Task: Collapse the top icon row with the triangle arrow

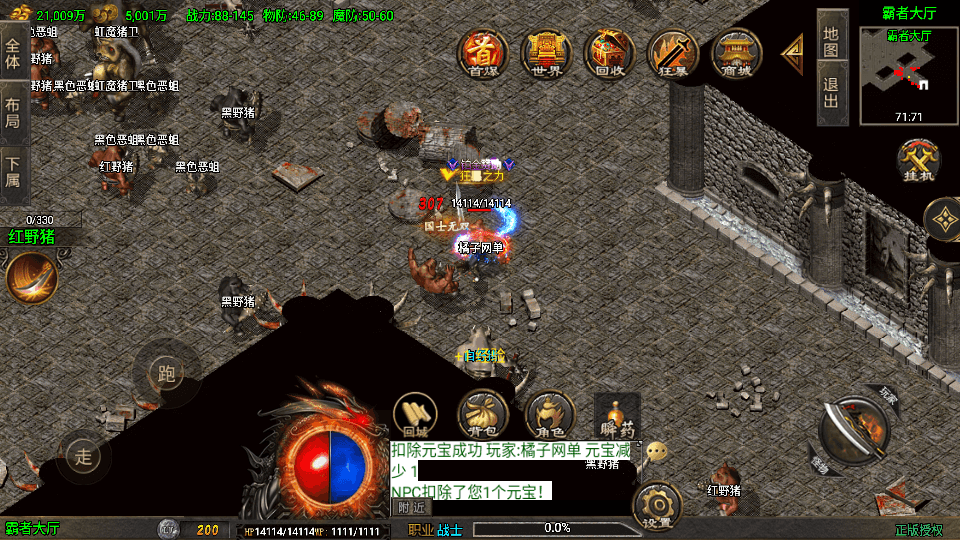Action: [793, 53]
